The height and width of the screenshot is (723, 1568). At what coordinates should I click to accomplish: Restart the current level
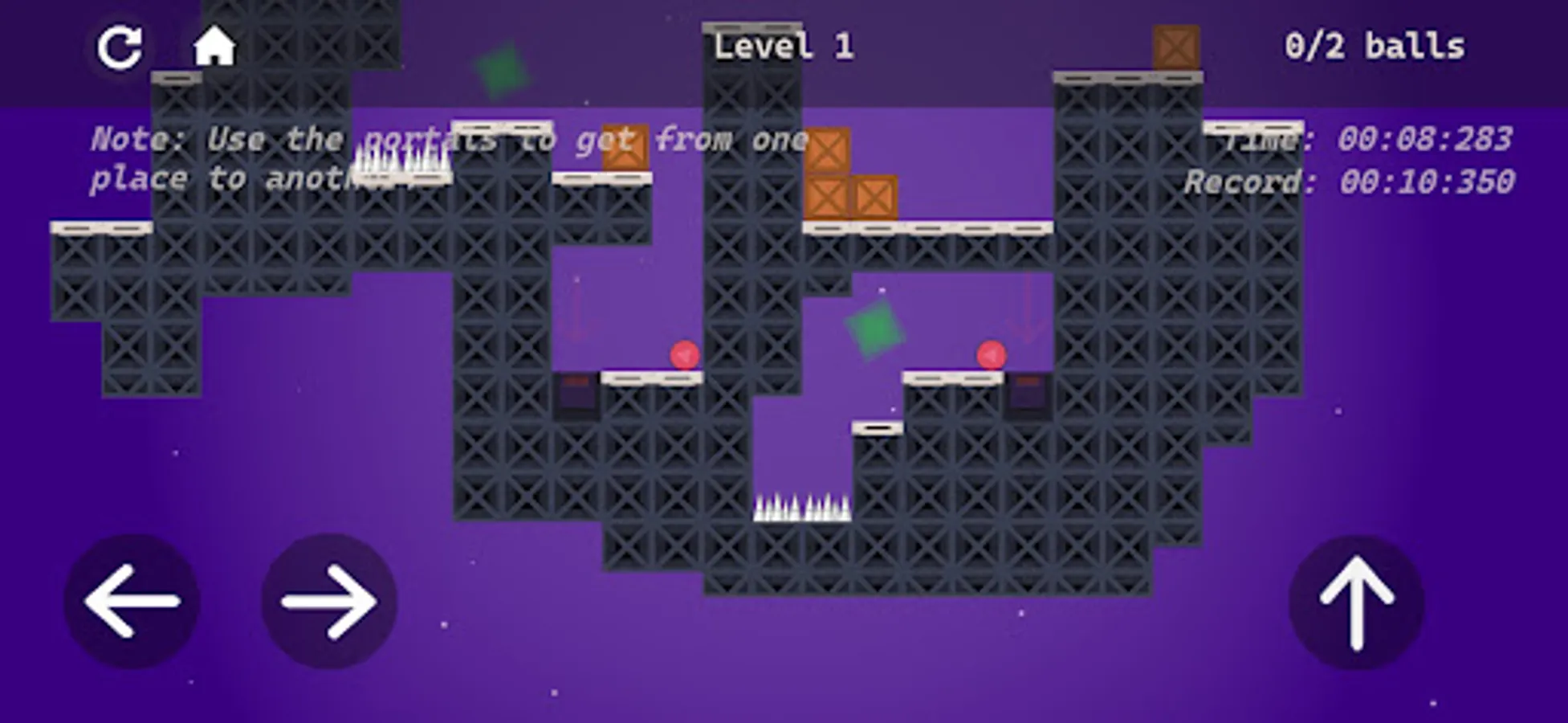(120, 46)
